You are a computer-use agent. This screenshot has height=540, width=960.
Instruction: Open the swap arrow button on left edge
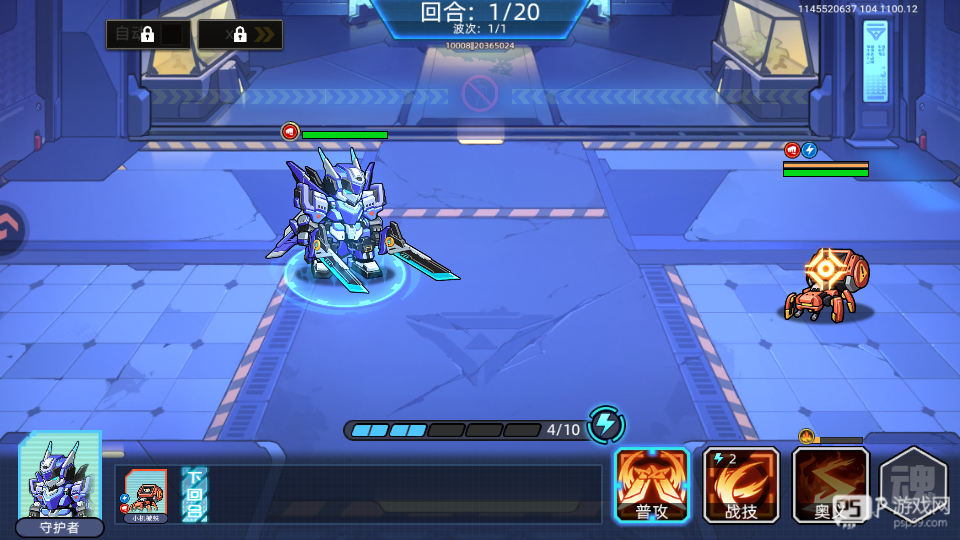pyautogui.click(x=10, y=229)
